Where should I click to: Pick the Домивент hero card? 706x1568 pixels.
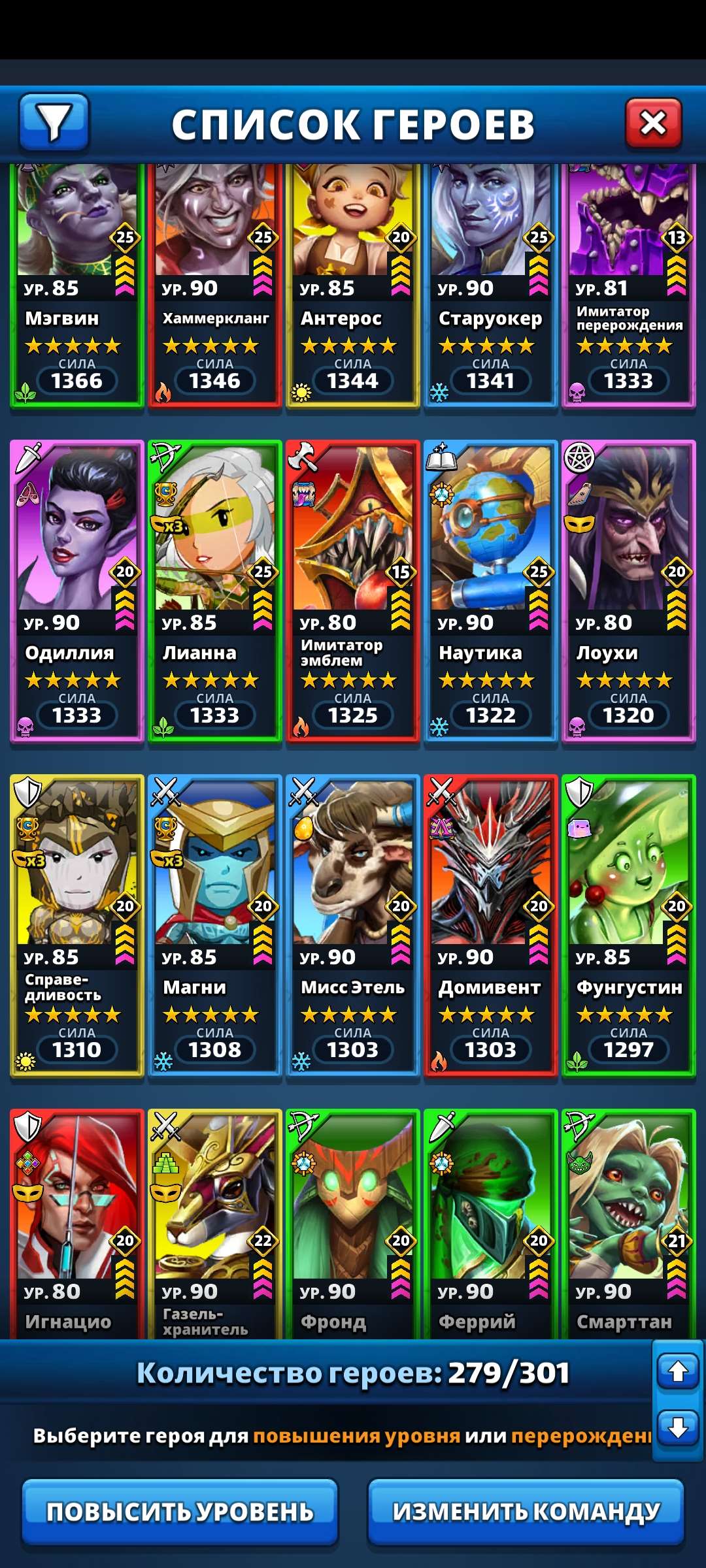coord(491,926)
